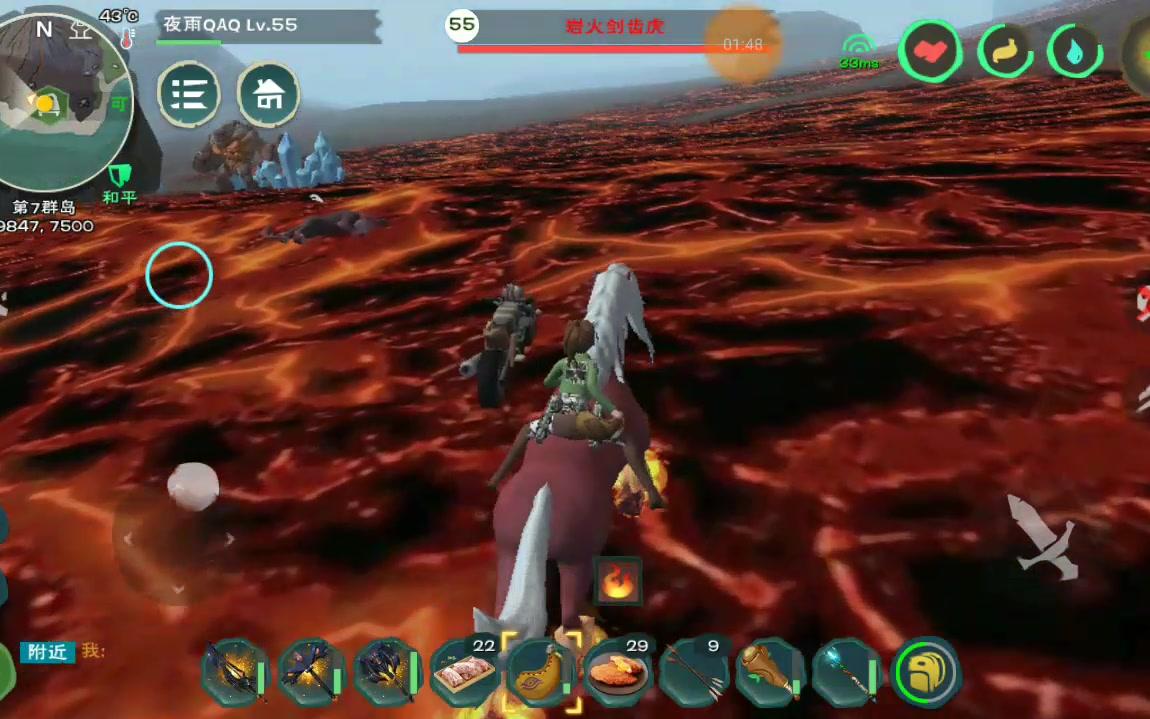Open the house building menu
The height and width of the screenshot is (719, 1150).
click(x=268, y=95)
